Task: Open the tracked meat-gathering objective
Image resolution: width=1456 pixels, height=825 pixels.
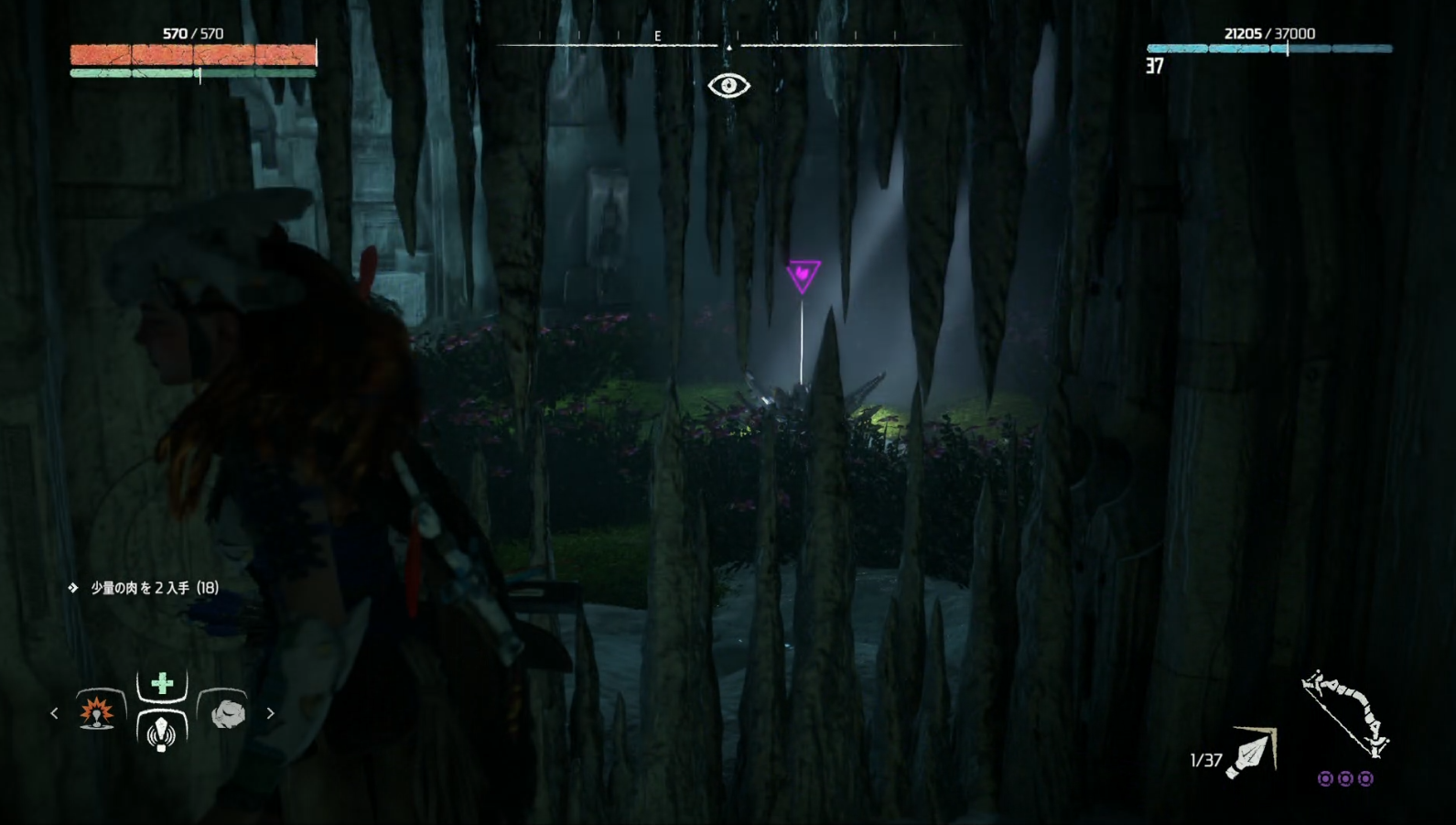Action: tap(154, 588)
